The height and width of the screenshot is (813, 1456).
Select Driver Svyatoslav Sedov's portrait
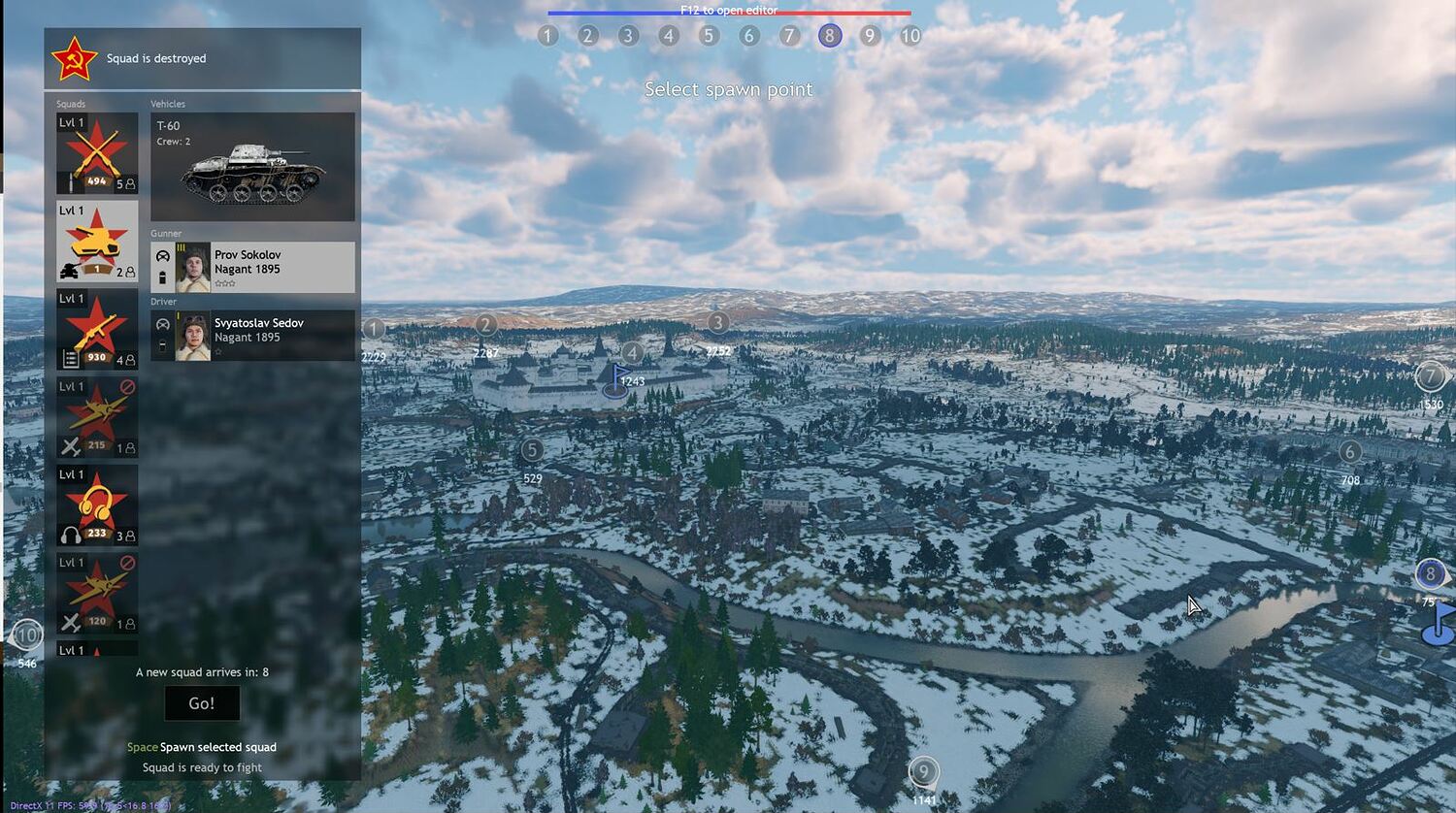pyautogui.click(x=190, y=333)
